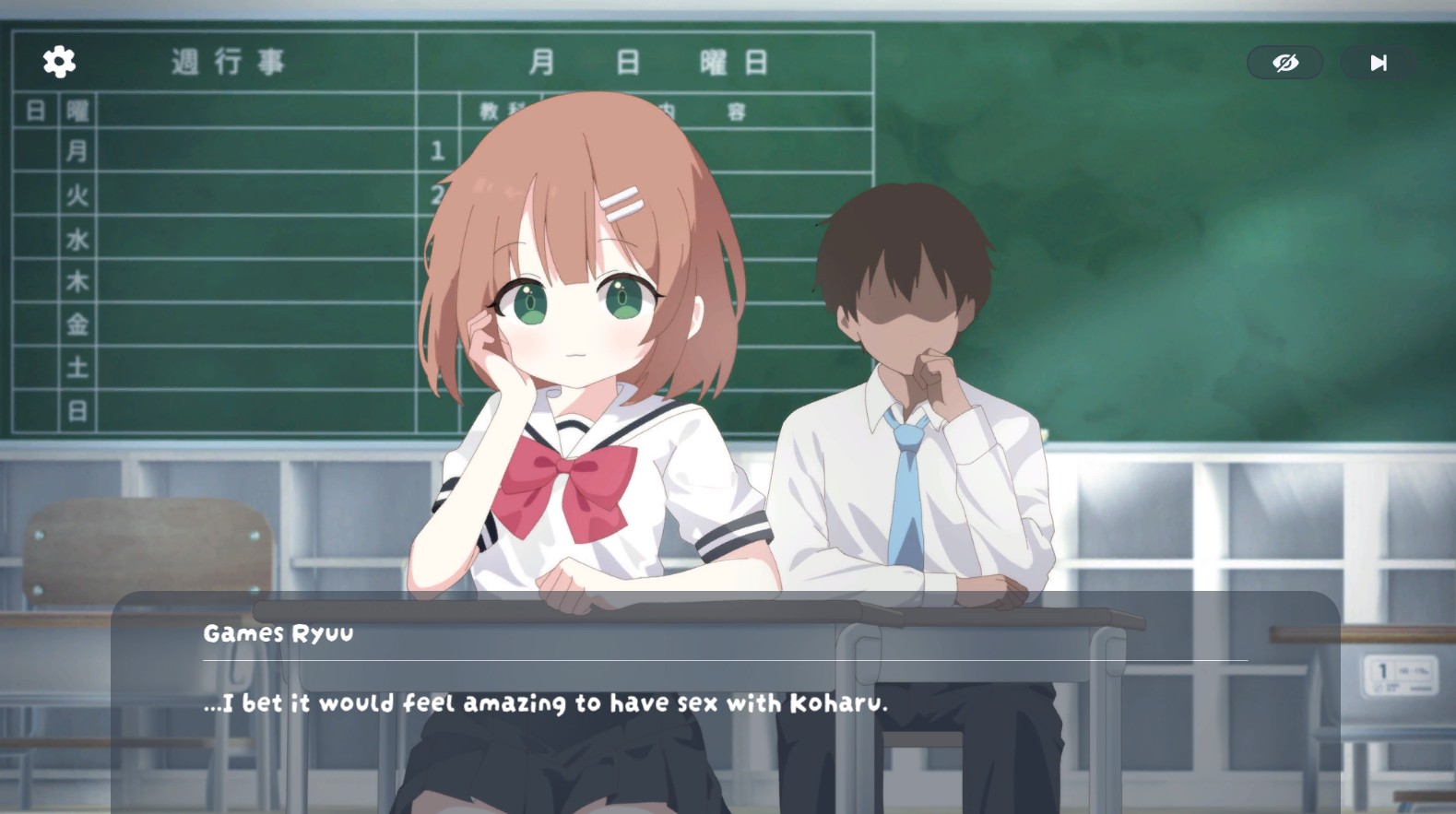The width and height of the screenshot is (1456, 814).
Task: Select the gear icon on the chalkboard corner
Action: click(58, 62)
